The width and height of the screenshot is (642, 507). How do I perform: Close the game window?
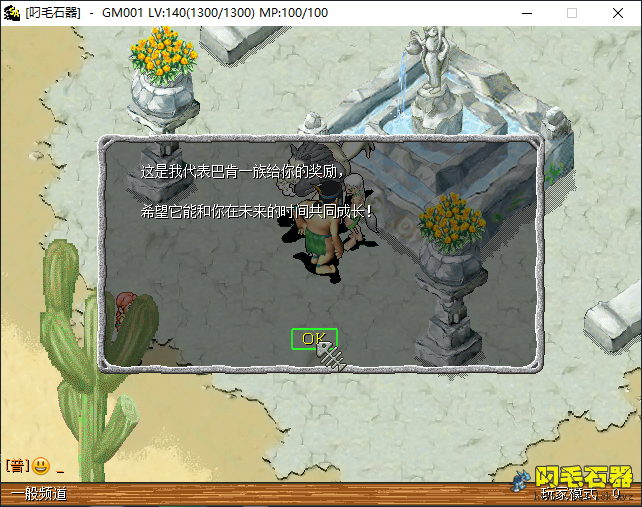click(618, 13)
